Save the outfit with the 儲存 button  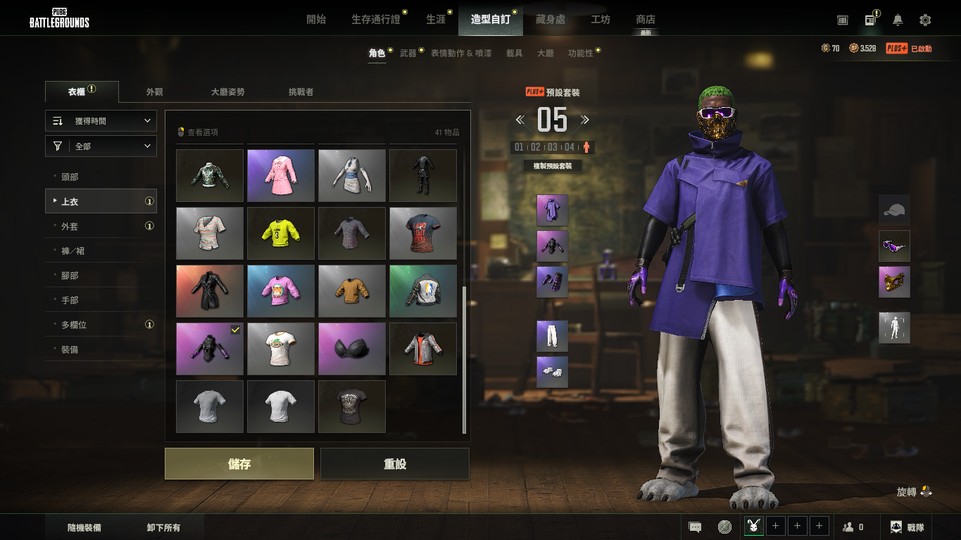point(239,464)
